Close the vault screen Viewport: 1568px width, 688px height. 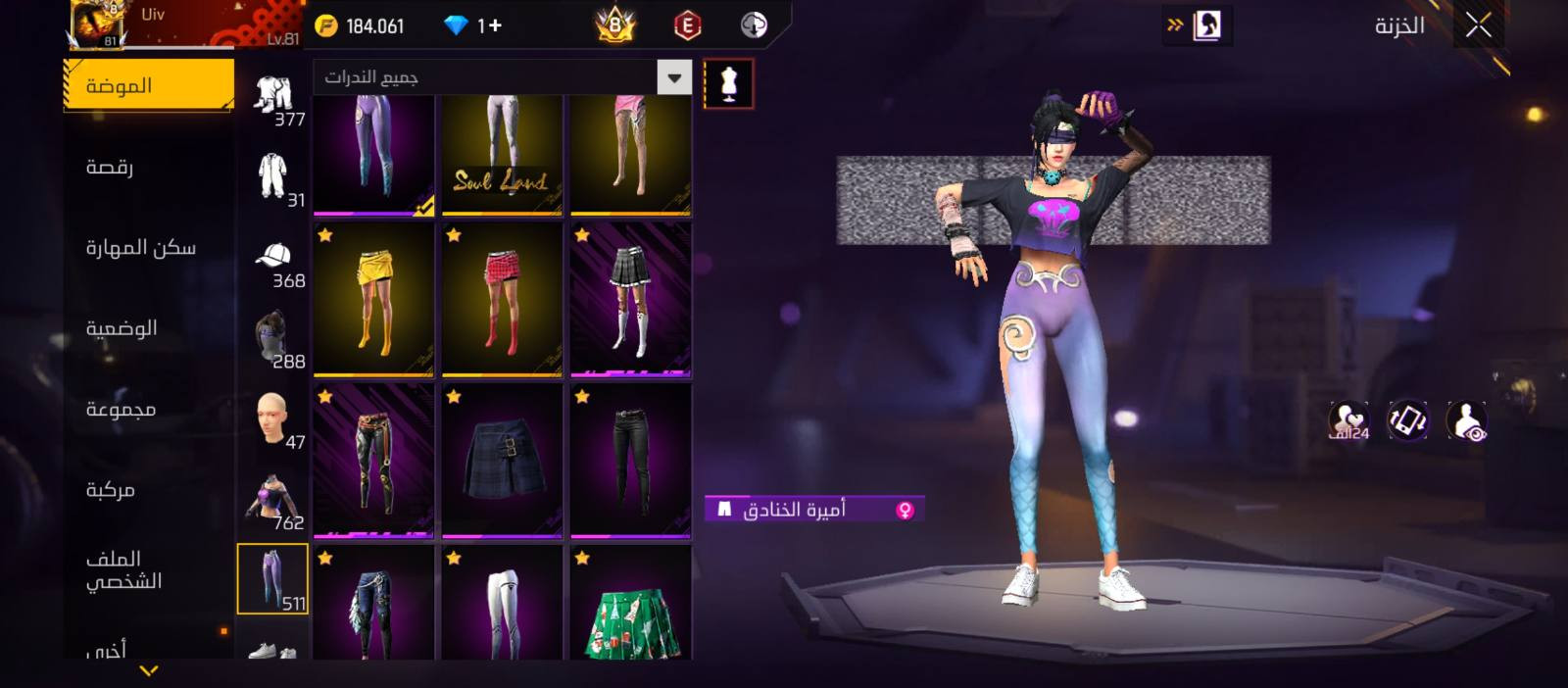pyautogui.click(x=1478, y=25)
